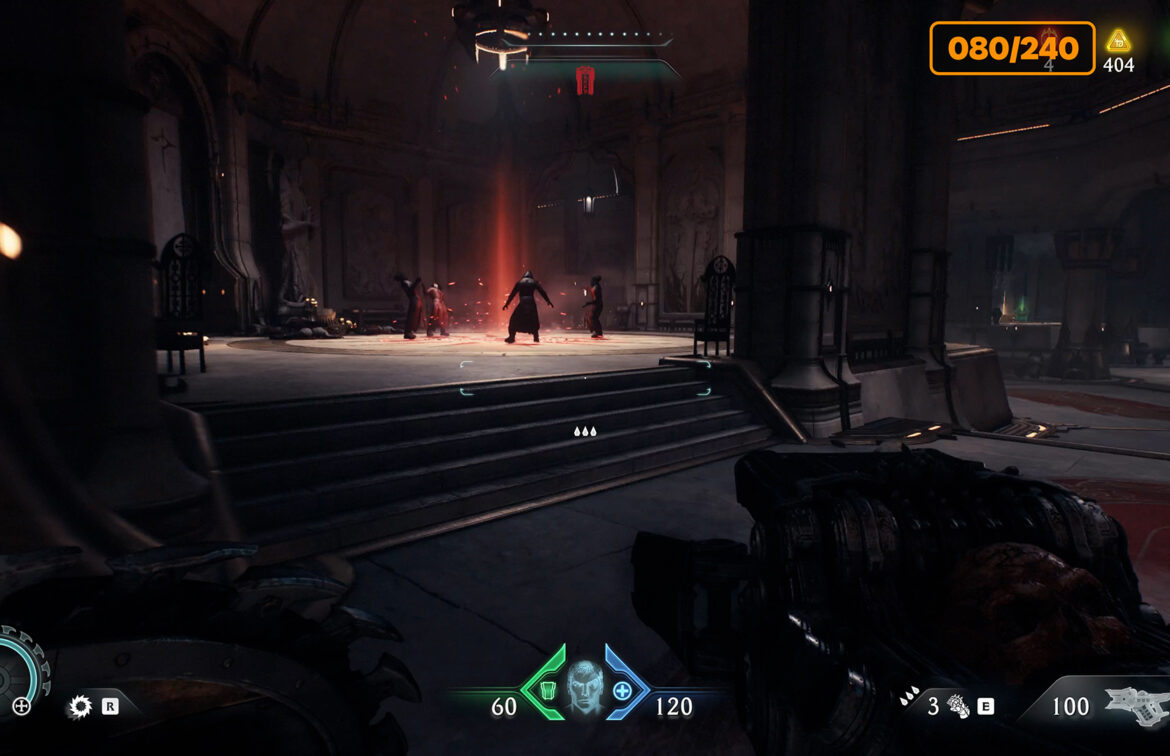This screenshot has width=1170, height=756.
Task: Click the circular crosshair-plus icon
Action: point(21,707)
